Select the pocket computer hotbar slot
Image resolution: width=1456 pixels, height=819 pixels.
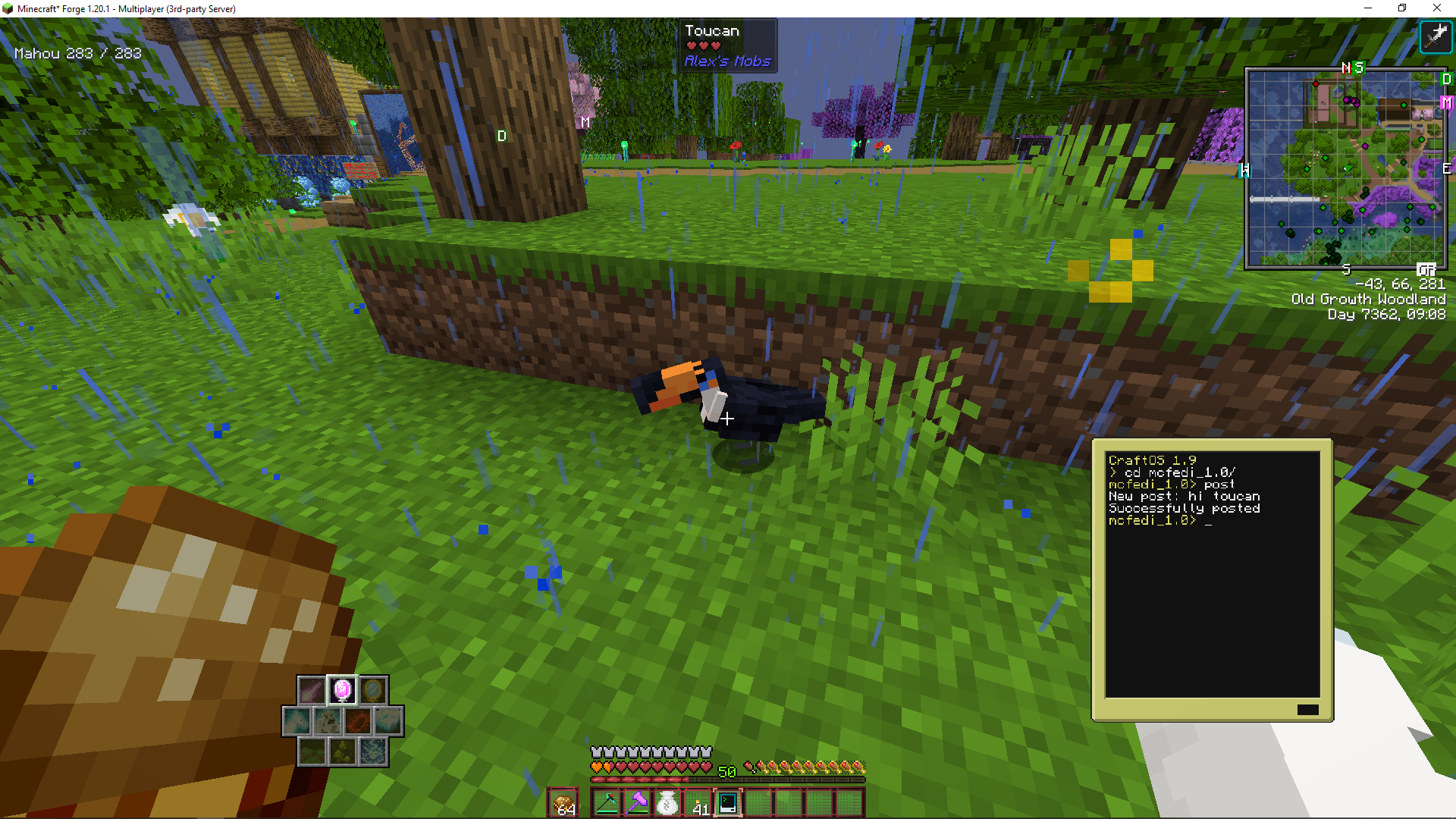(728, 803)
